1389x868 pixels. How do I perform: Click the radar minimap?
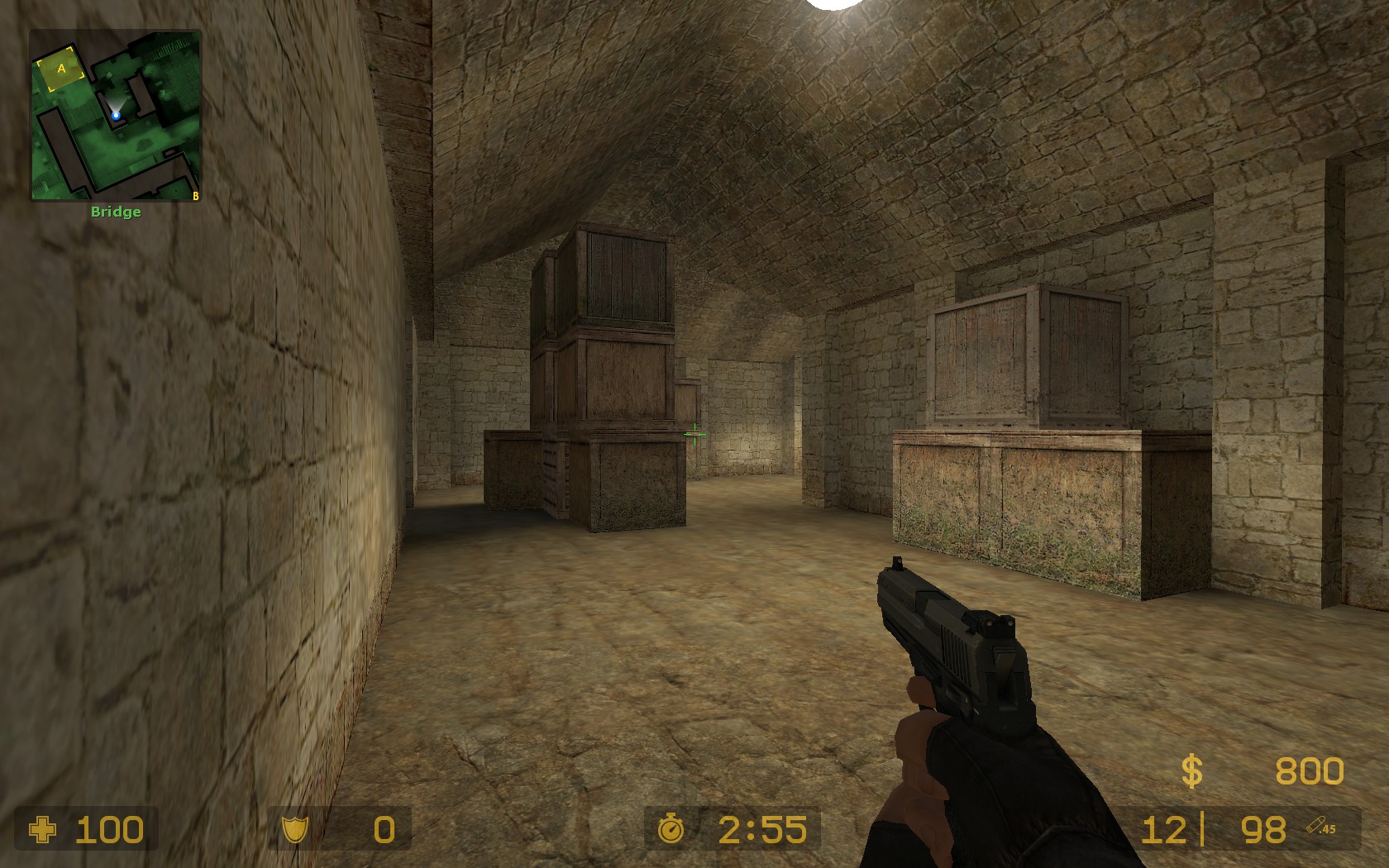pyautogui.click(x=116, y=116)
